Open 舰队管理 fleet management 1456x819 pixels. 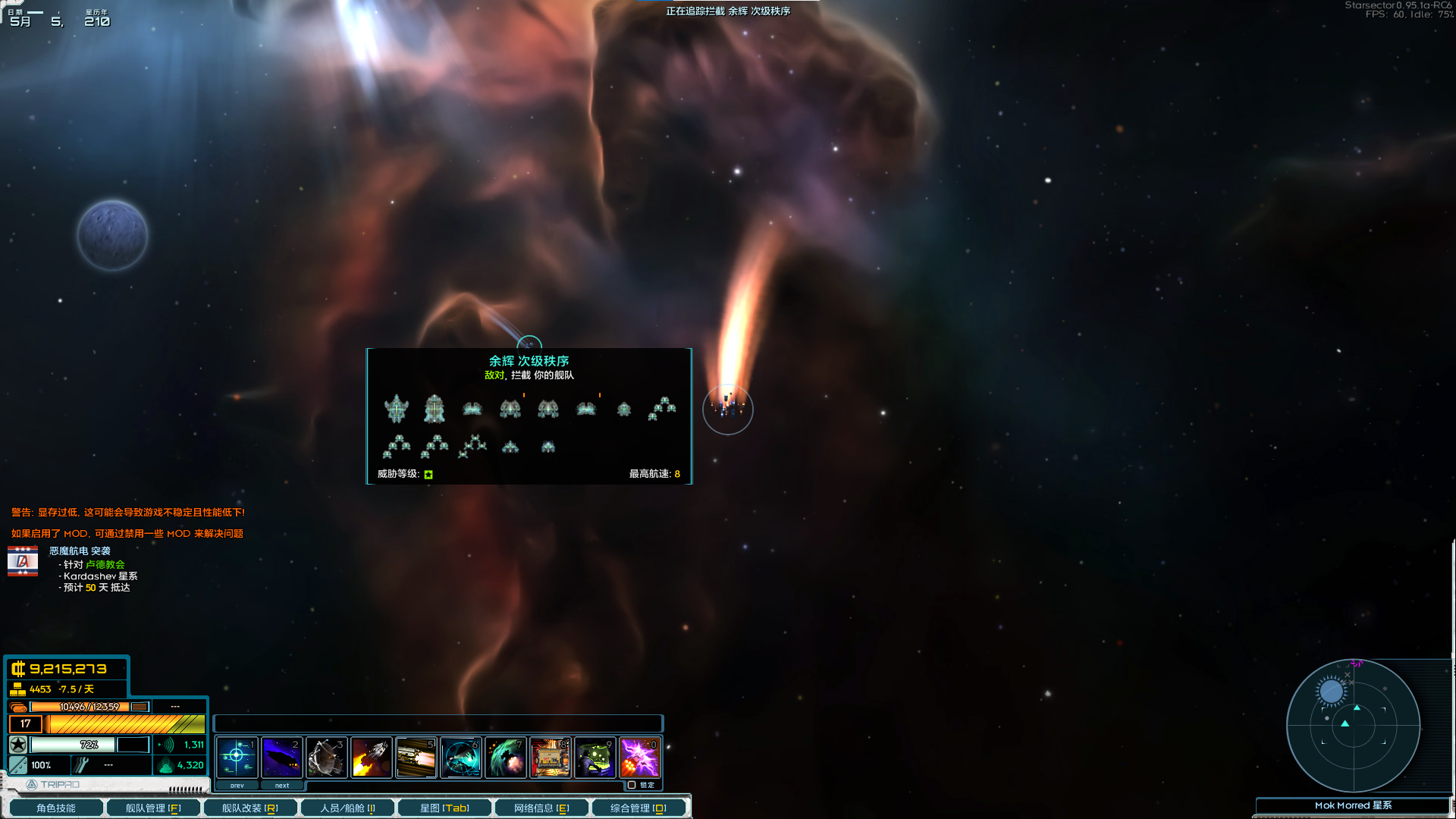153,808
